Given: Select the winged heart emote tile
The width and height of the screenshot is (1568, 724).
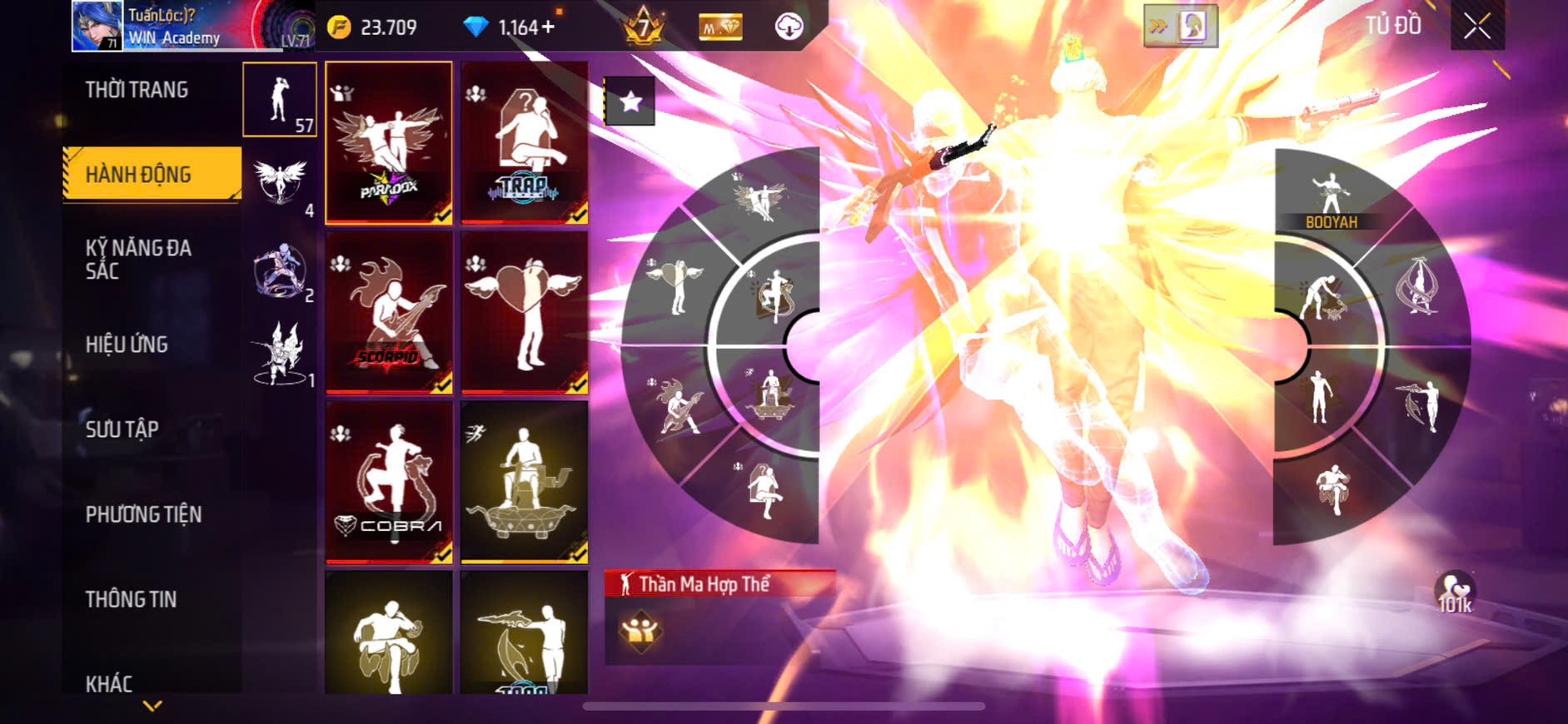Looking at the screenshot, I should point(525,312).
